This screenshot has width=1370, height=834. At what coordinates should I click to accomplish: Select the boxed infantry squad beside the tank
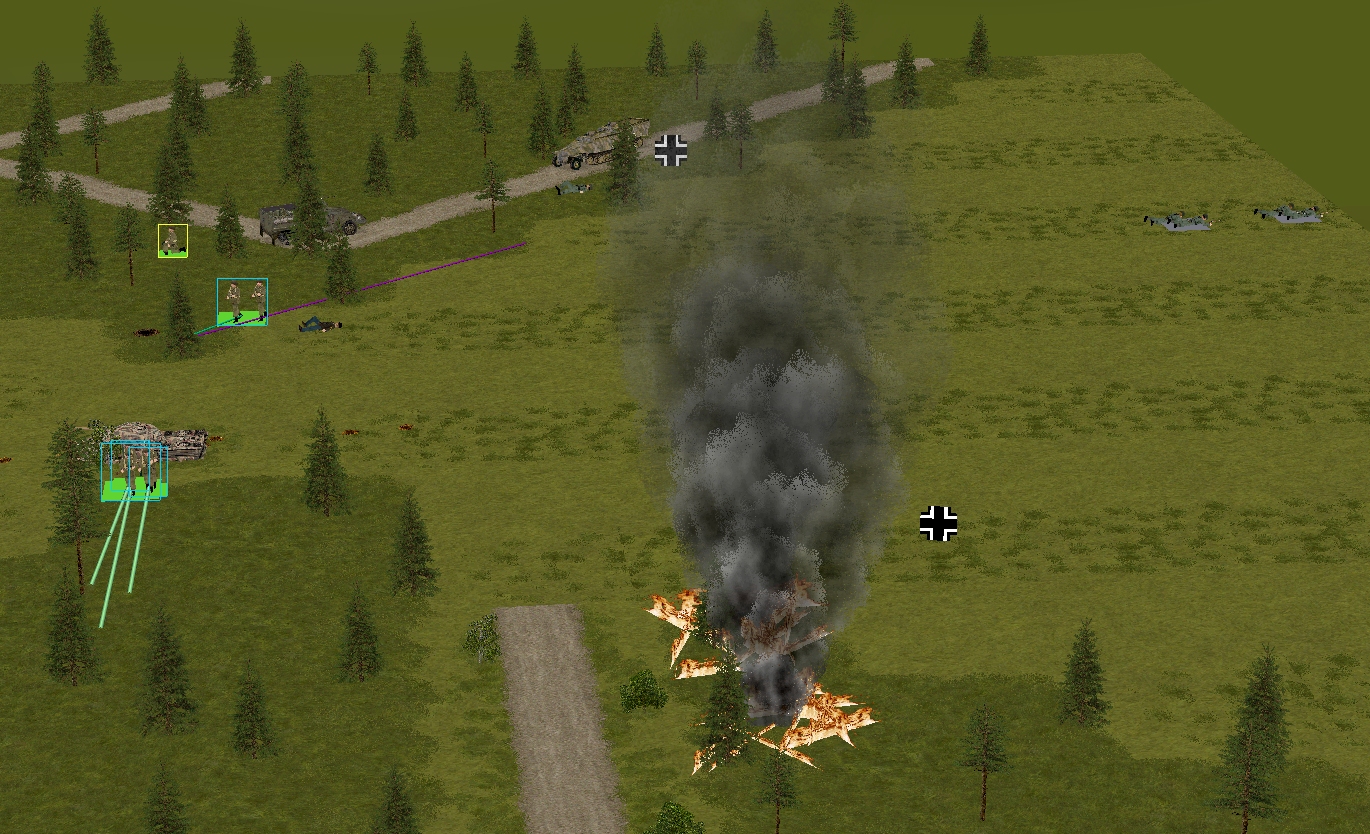(134, 470)
